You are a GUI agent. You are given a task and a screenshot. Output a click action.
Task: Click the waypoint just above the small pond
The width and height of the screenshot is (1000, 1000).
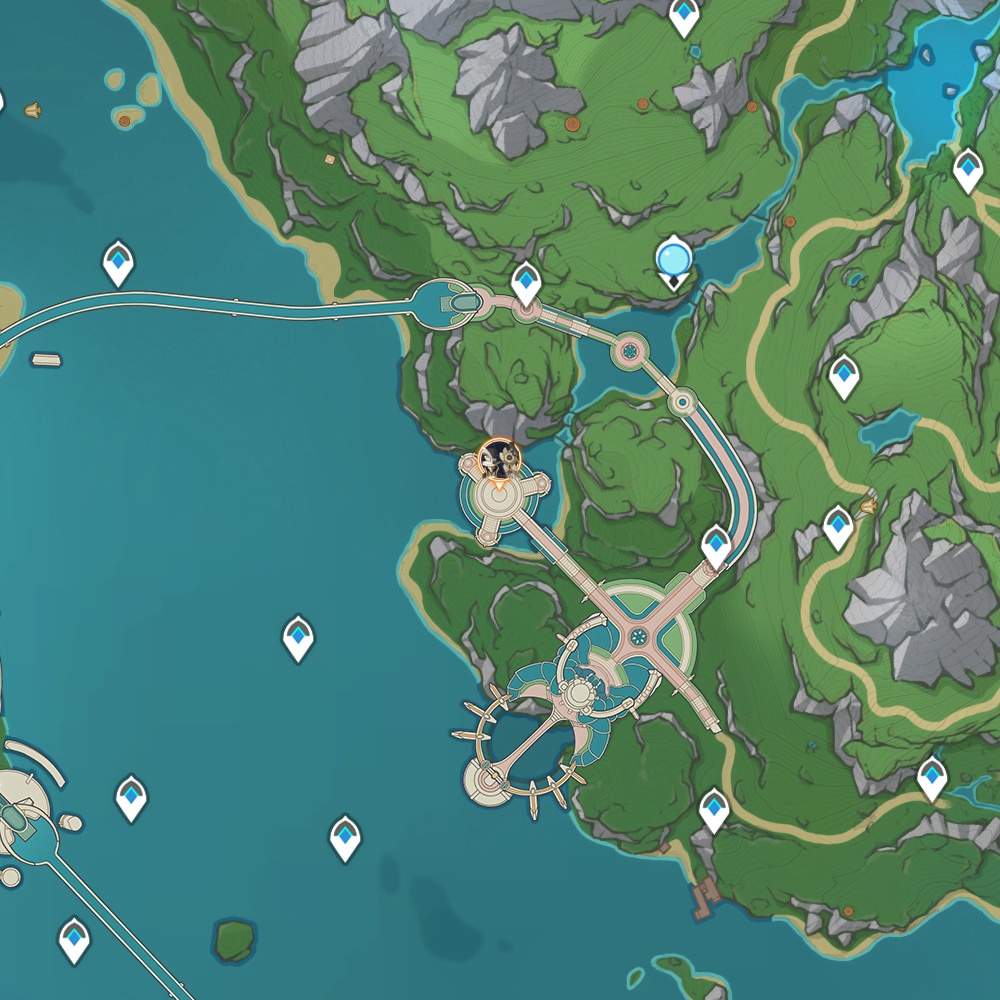click(x=844, y=375)
